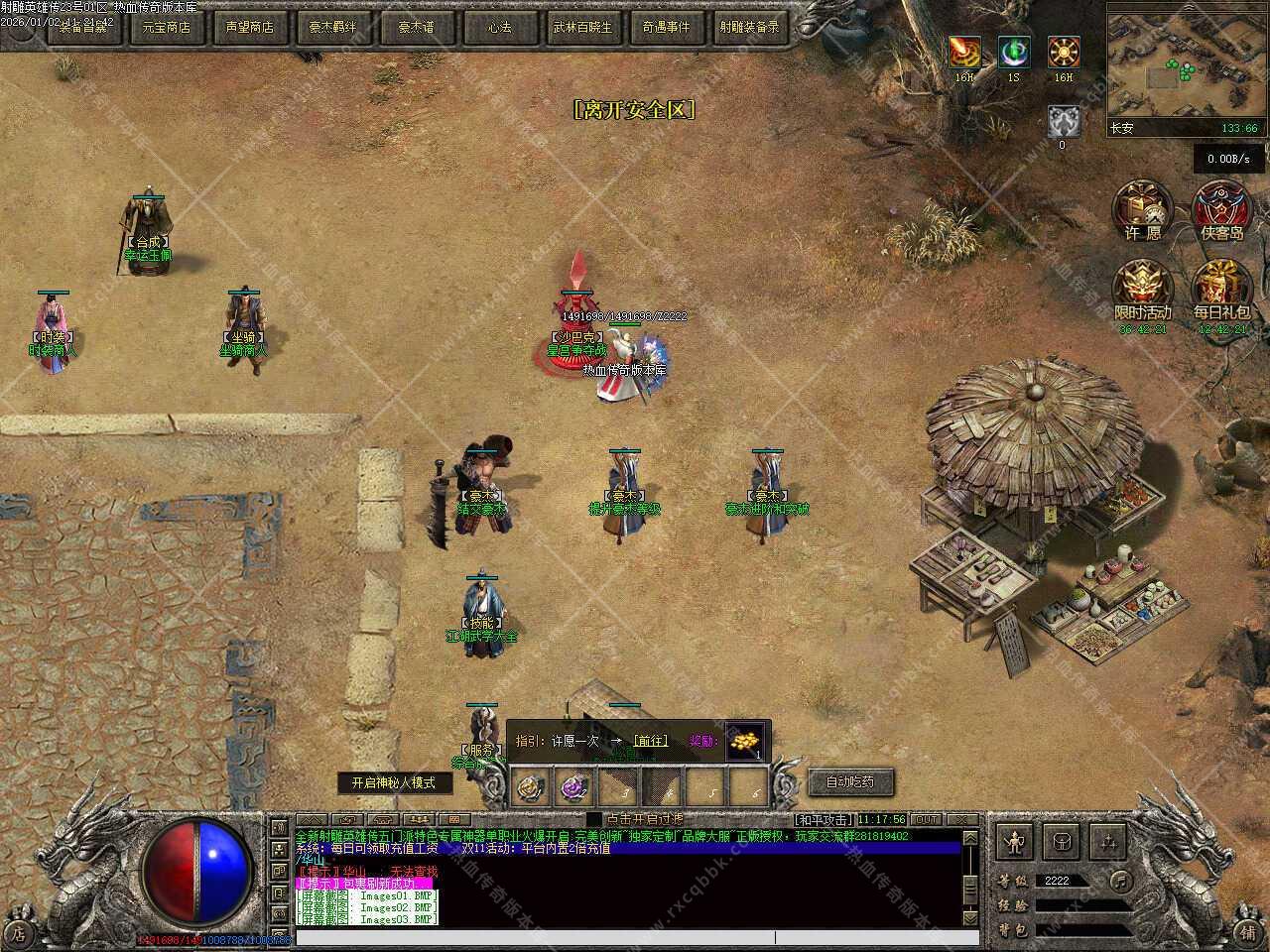The height and width of the screenshot is (952, 1270).
Task: Select the yellow item in hotbar slot 1
Action: click(532, 788)
